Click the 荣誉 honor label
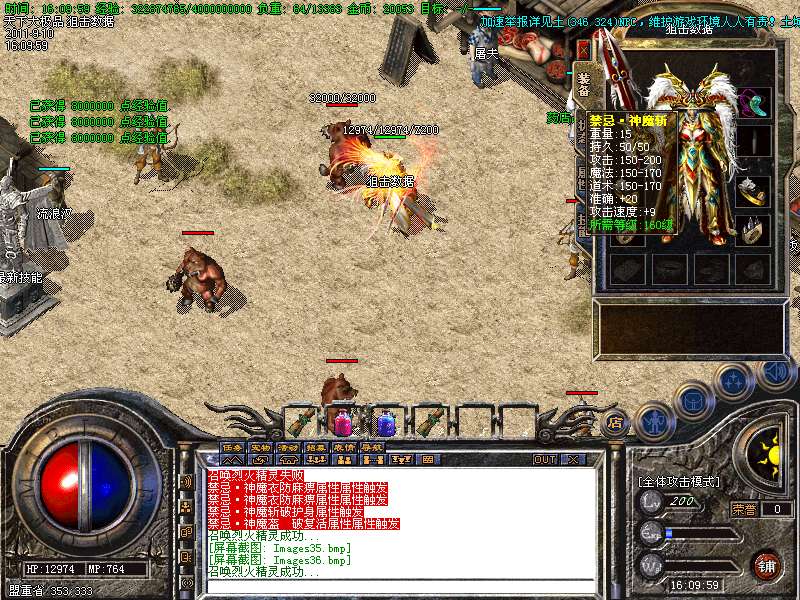 743,509
